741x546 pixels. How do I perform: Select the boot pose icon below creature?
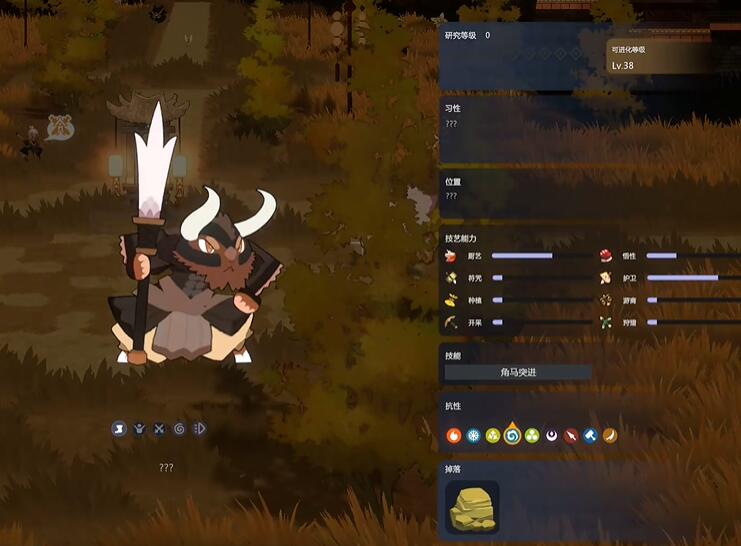click(x=119, y=429)
